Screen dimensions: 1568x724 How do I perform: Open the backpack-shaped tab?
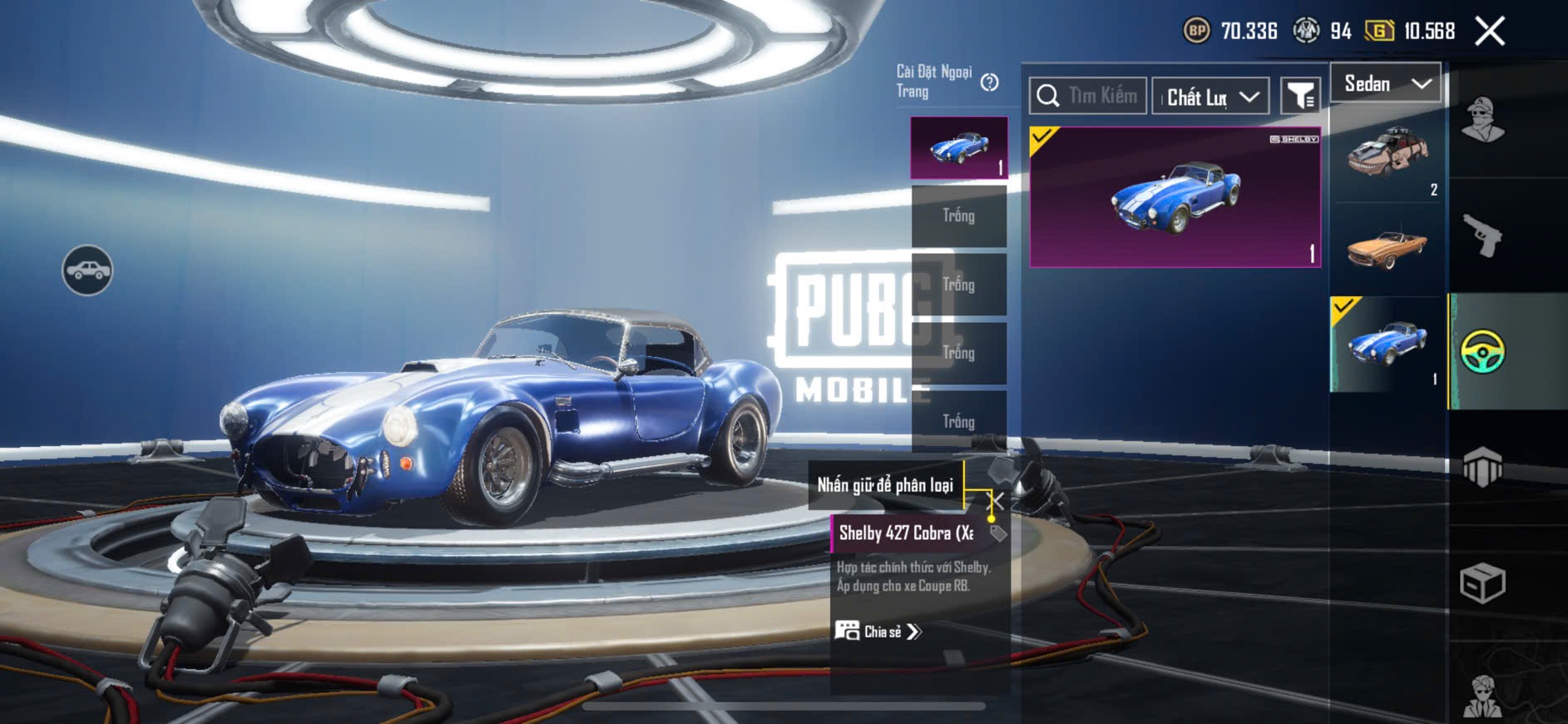(1482, 468)
